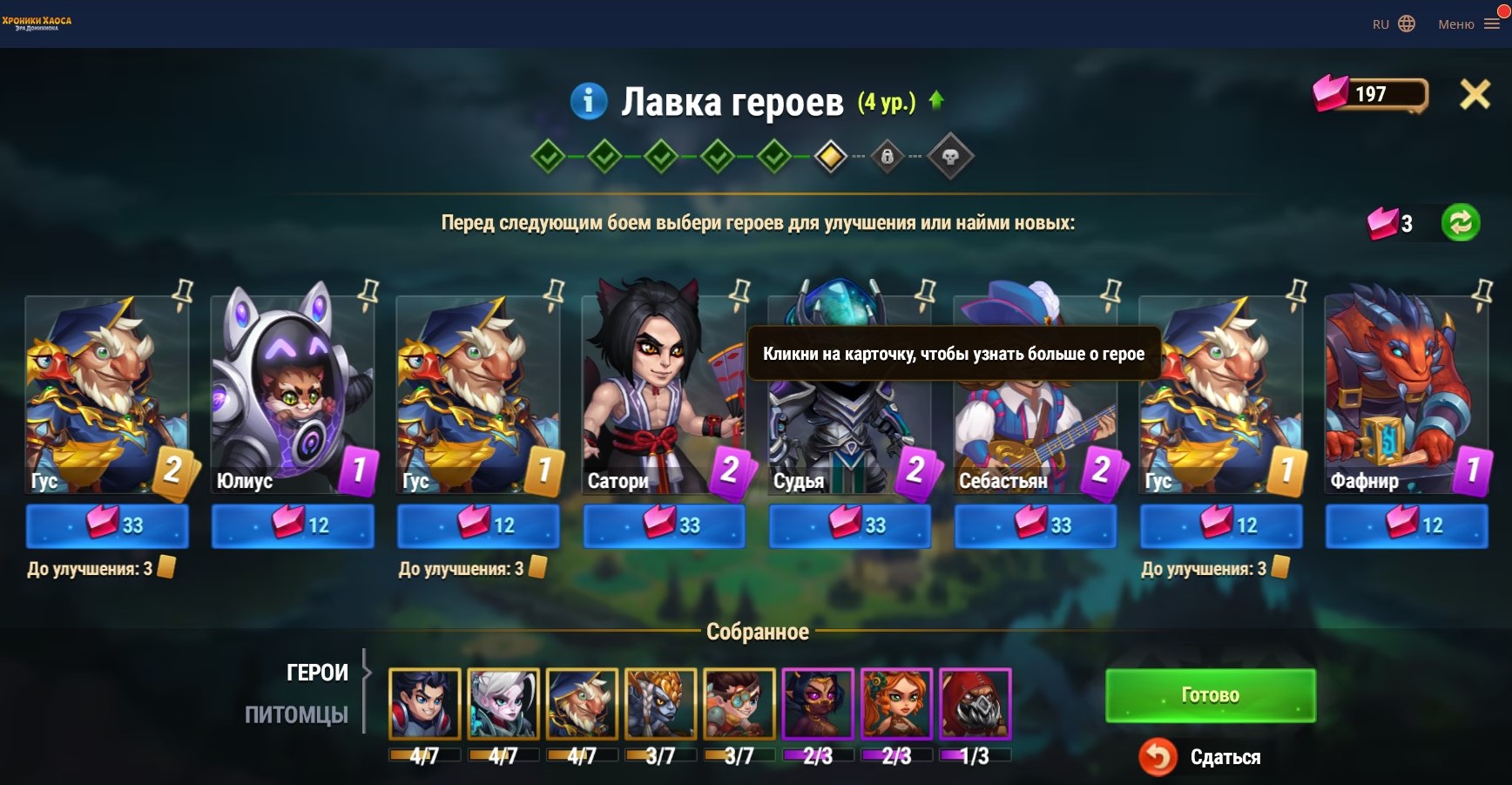This screenshot has width=1512, height=785.
Task: Open the shop info tooltip icon
Action: point(588,101)
